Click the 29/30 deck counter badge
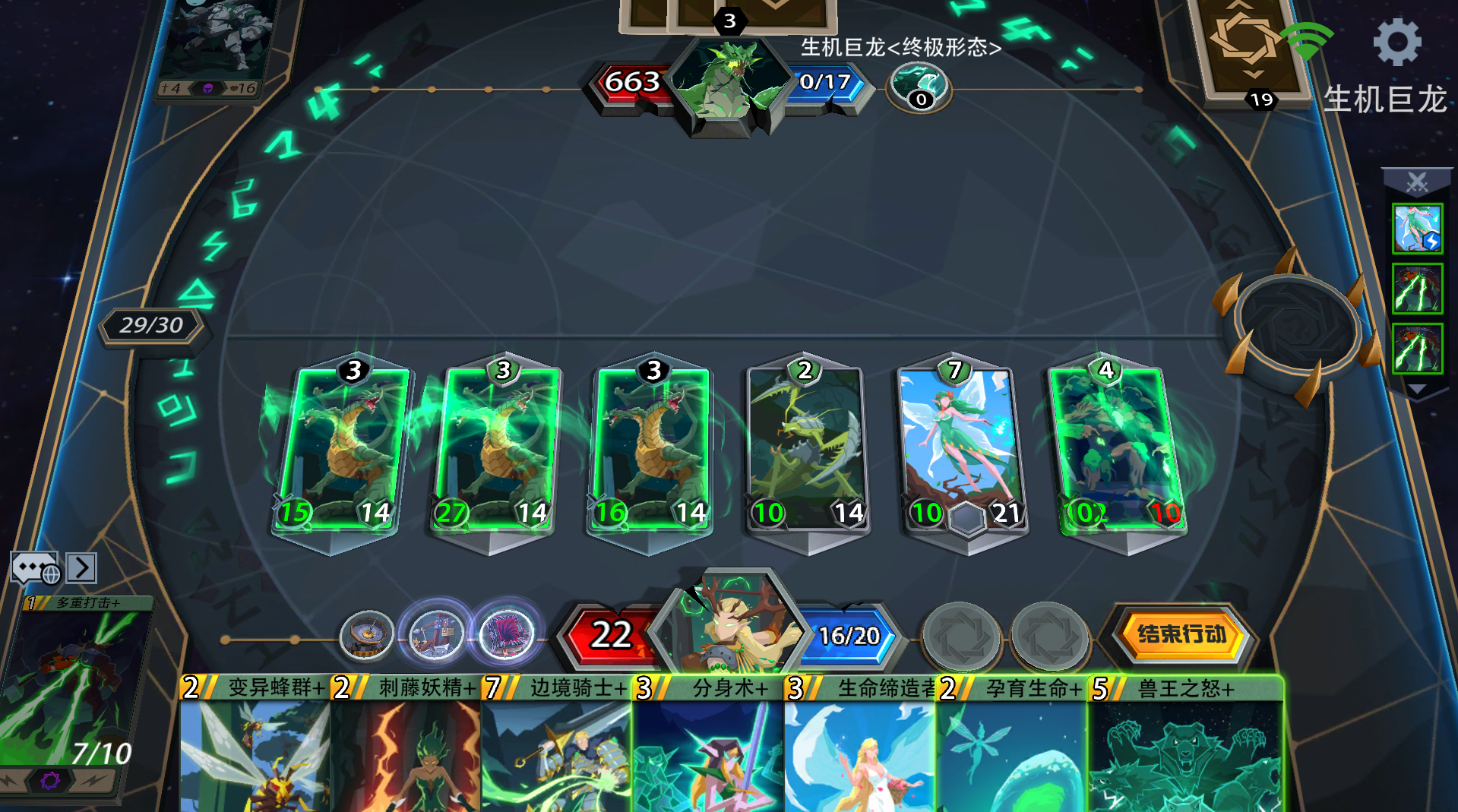1458x812 pixels. 151,326
